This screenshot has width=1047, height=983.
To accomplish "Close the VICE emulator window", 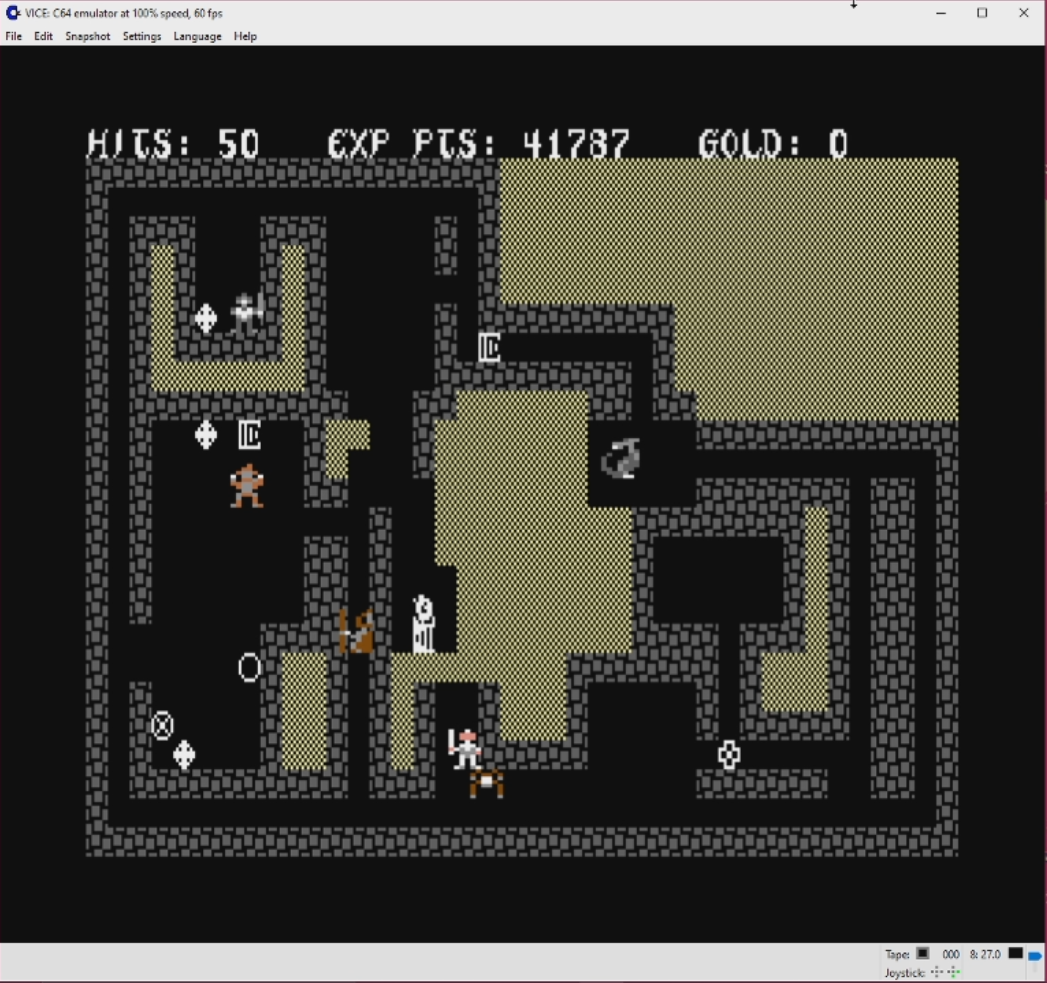I will 1023,13.
